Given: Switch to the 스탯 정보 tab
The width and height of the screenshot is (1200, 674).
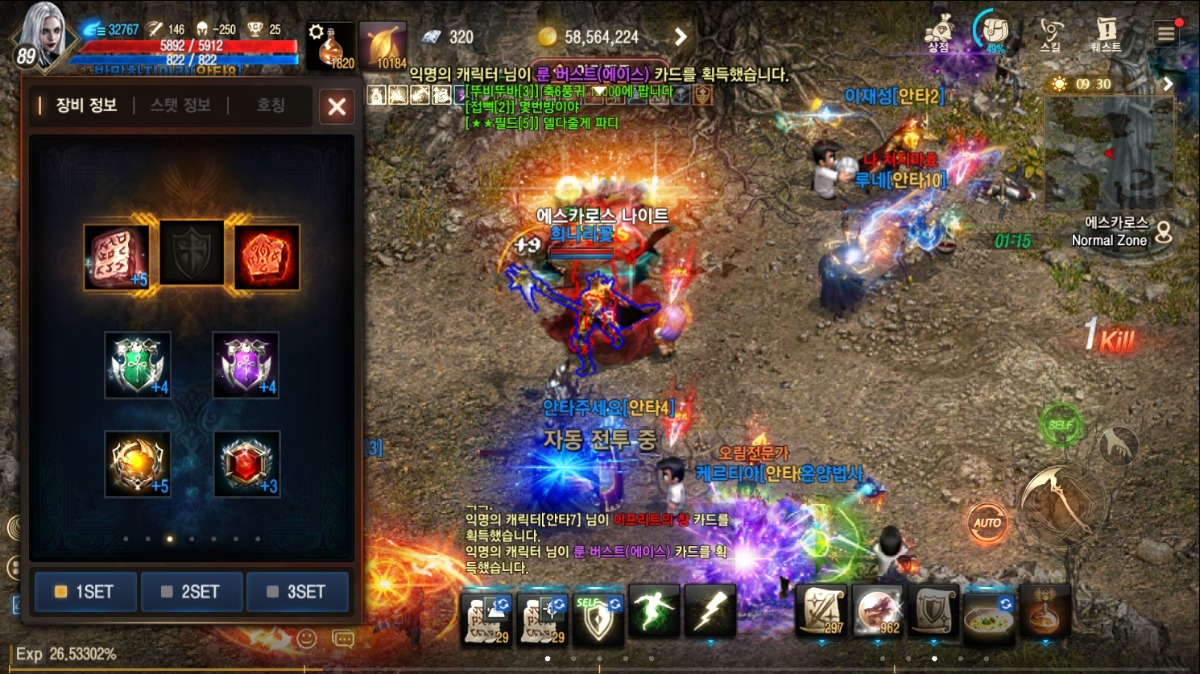Looking at the screenshot, I should click(180, 105).
